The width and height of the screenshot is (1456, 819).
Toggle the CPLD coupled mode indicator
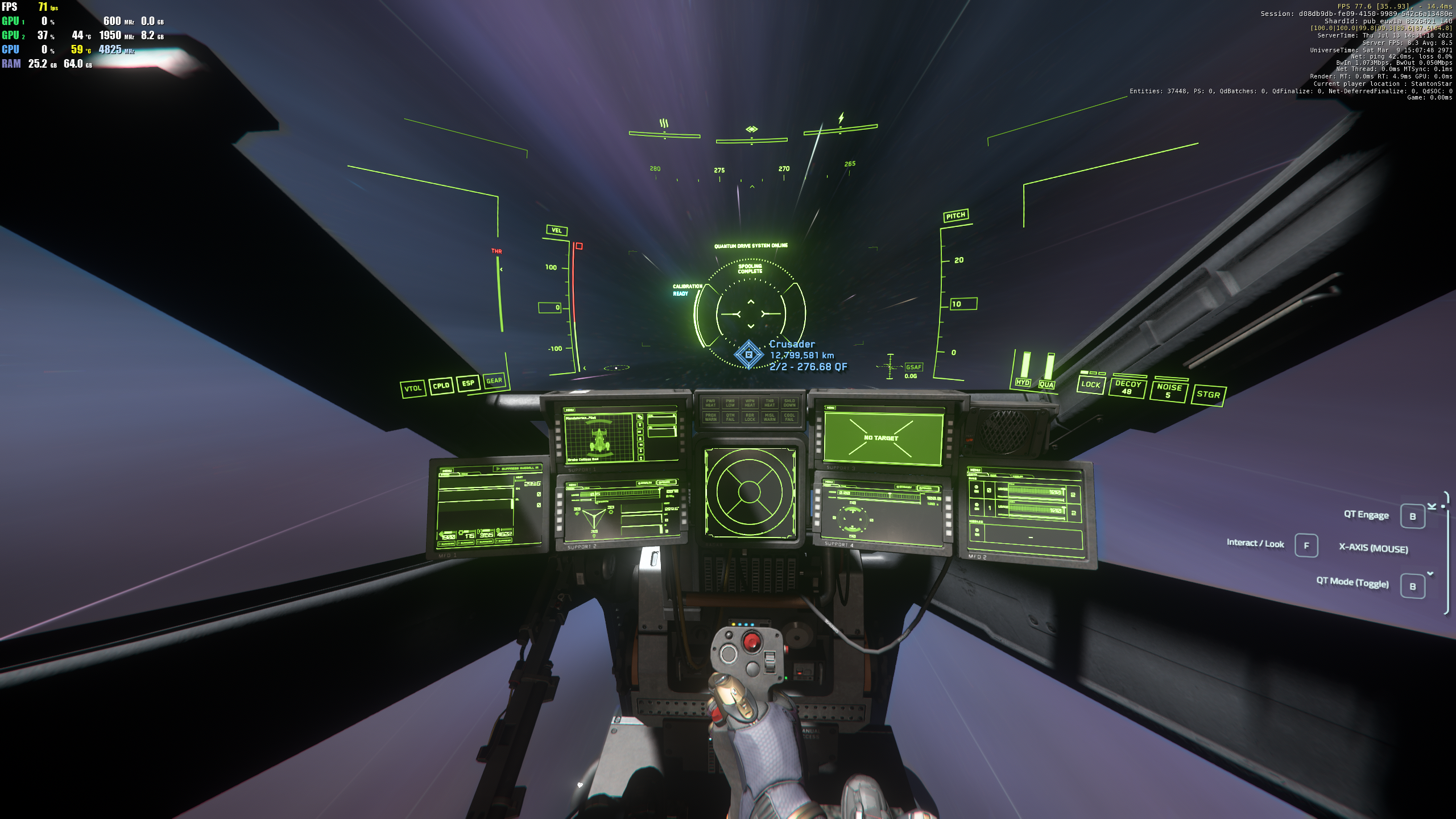coord(441,386)
